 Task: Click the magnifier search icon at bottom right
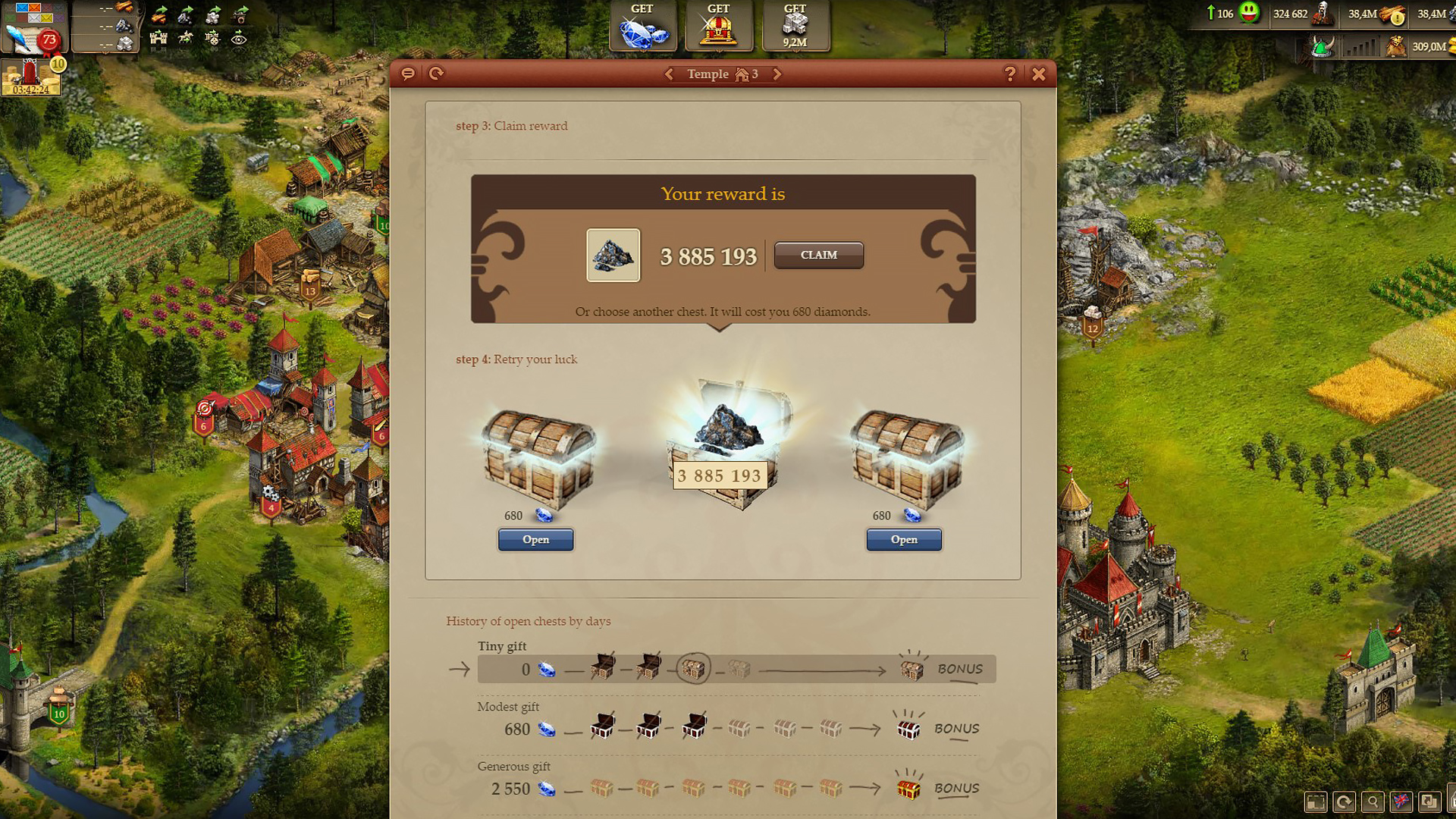(x=1373, y=801)
